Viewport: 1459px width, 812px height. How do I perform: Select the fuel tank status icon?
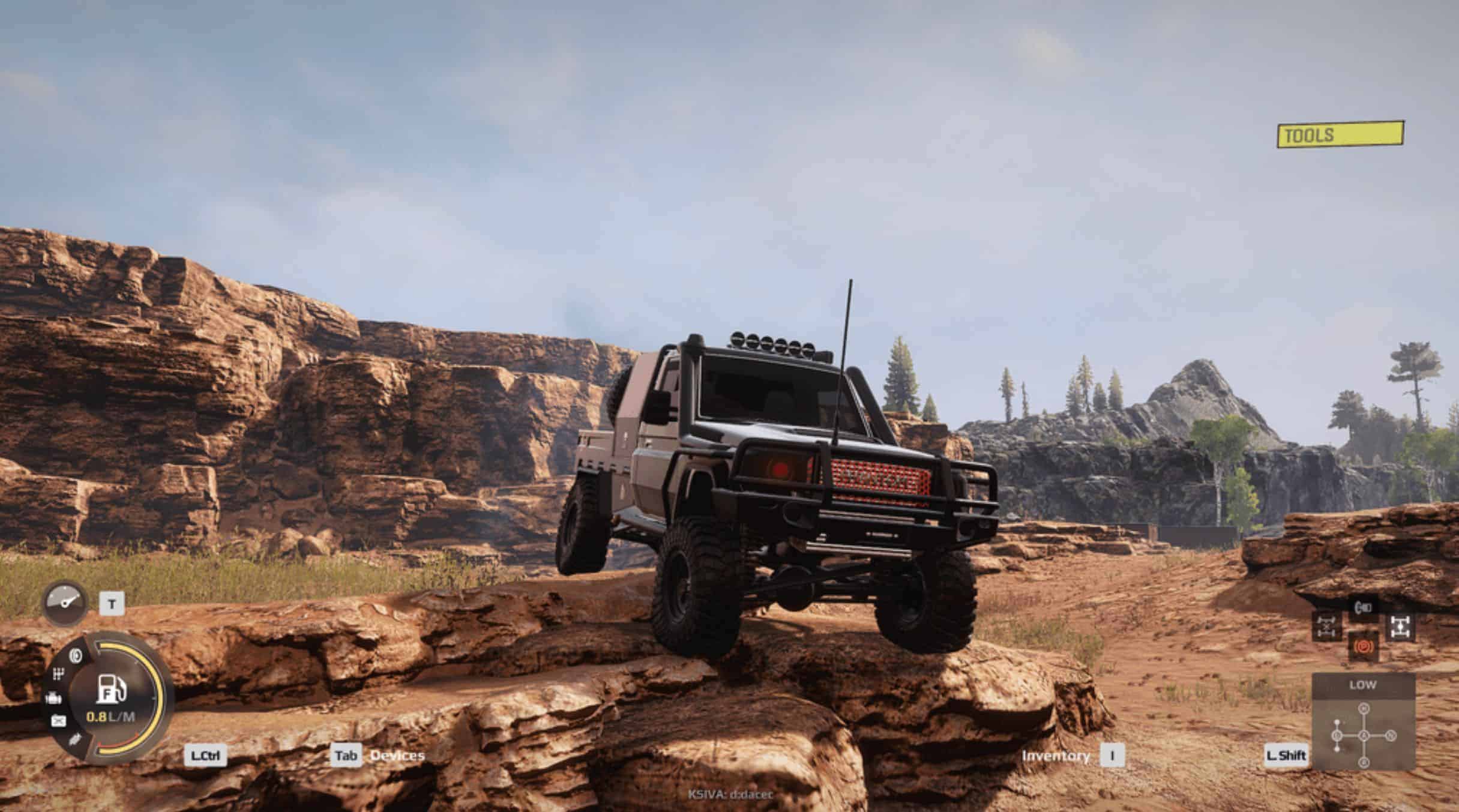coord(58,721)
